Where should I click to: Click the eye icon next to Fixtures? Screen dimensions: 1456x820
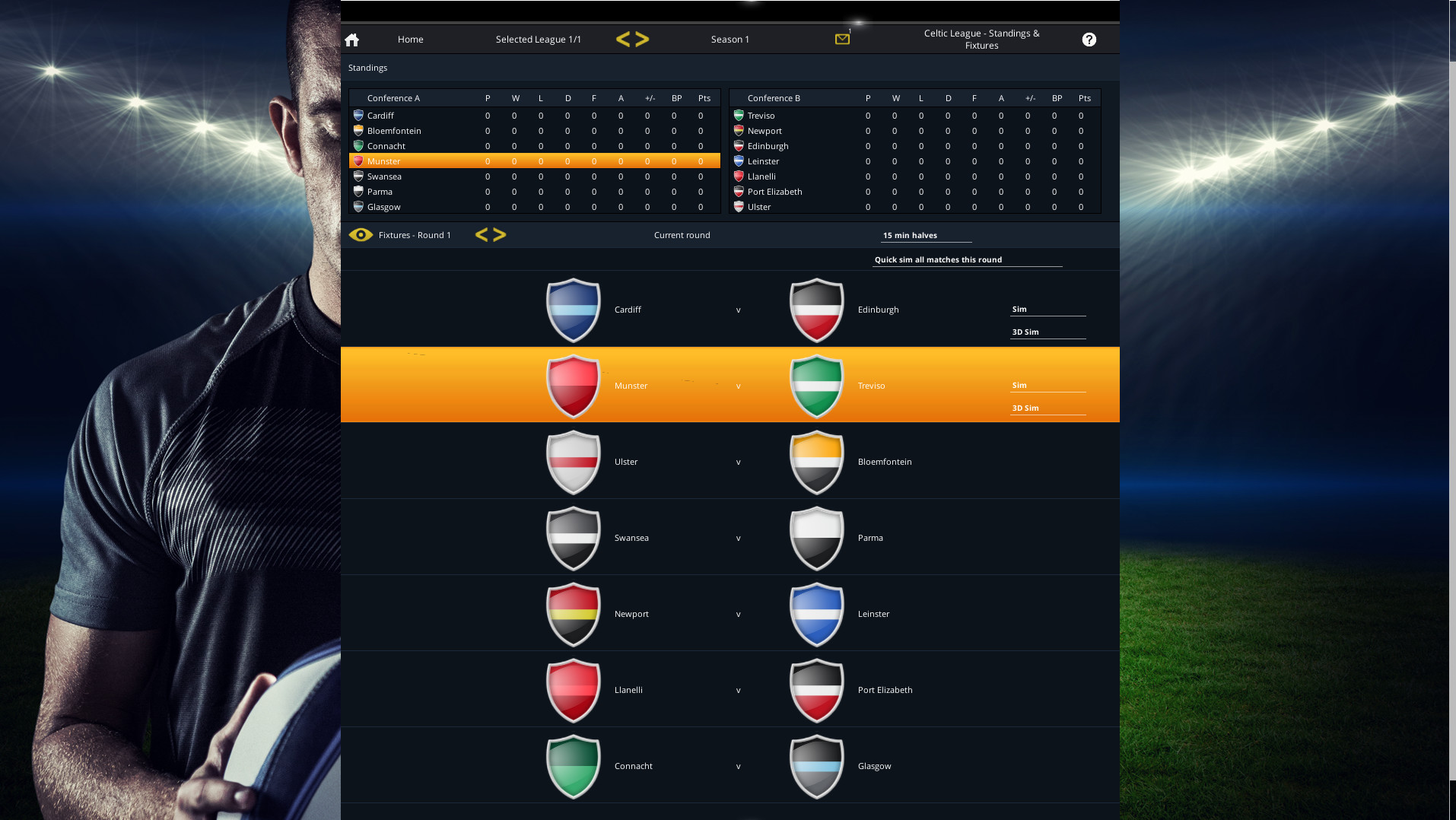361,235
